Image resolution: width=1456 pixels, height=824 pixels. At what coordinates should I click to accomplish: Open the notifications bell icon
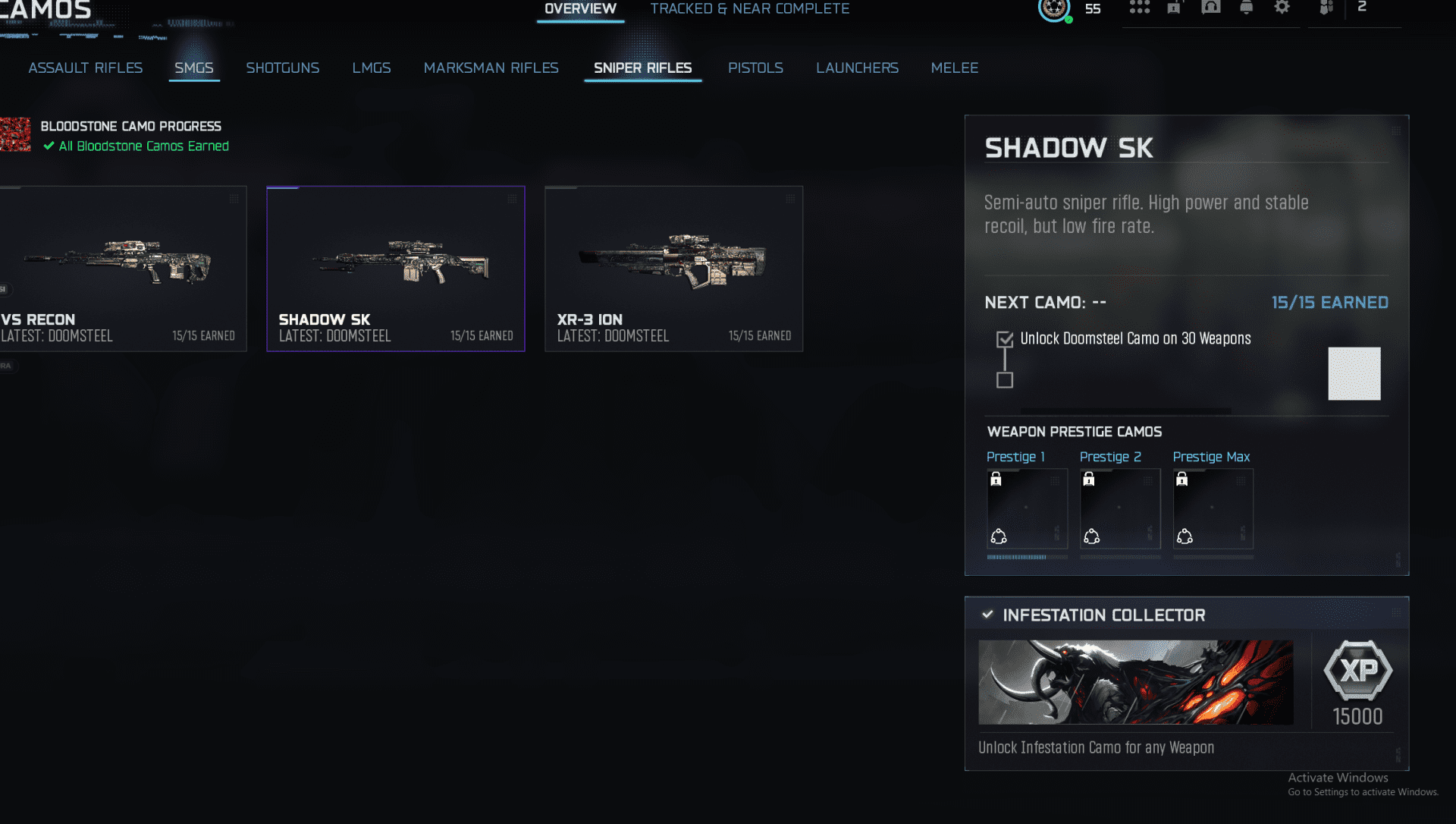[x=1247, y=8]
